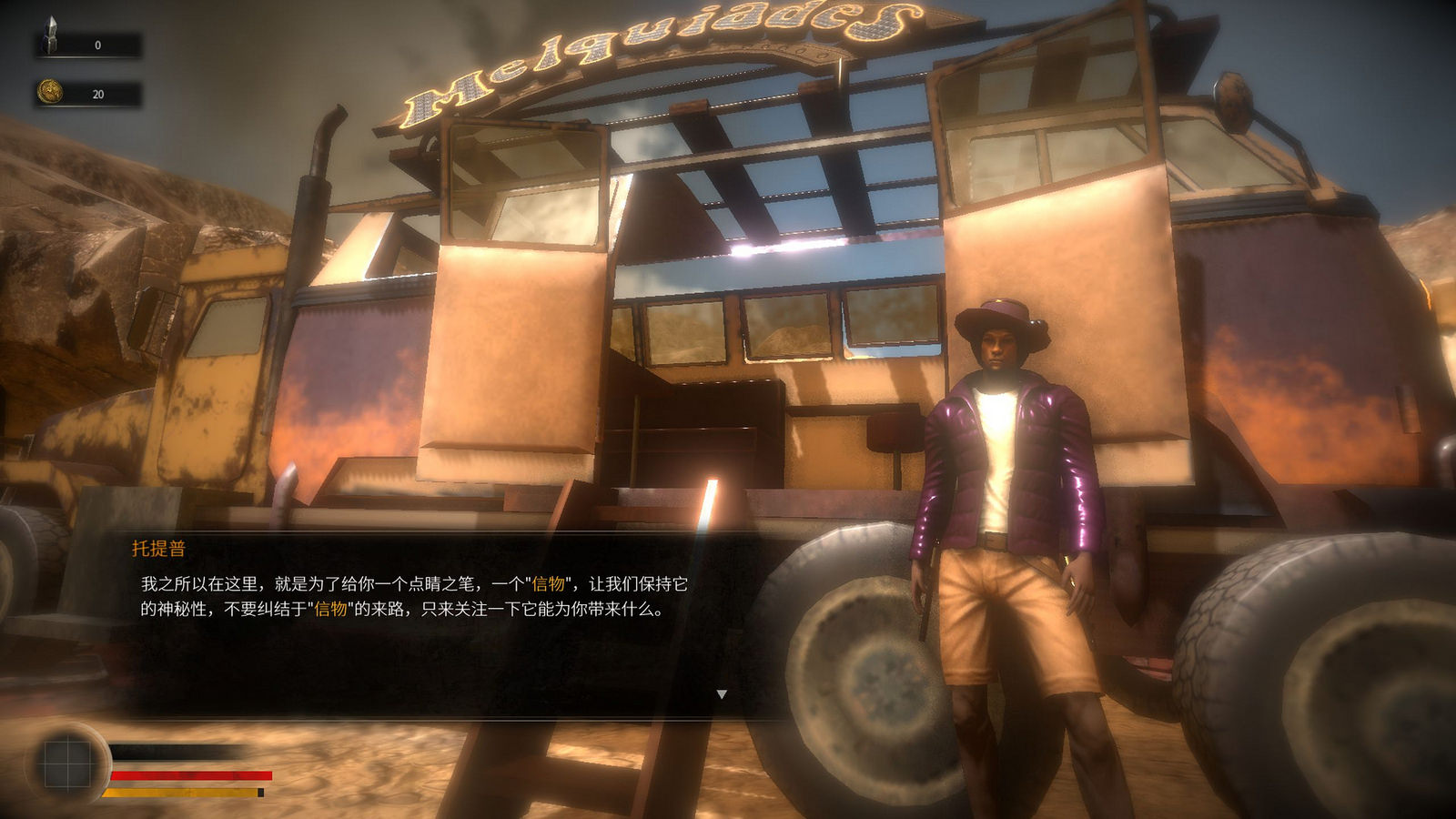Viewport: 1456px width, 819px height.
Task: Click the gold coin currency icon
Action: [50, 92]
